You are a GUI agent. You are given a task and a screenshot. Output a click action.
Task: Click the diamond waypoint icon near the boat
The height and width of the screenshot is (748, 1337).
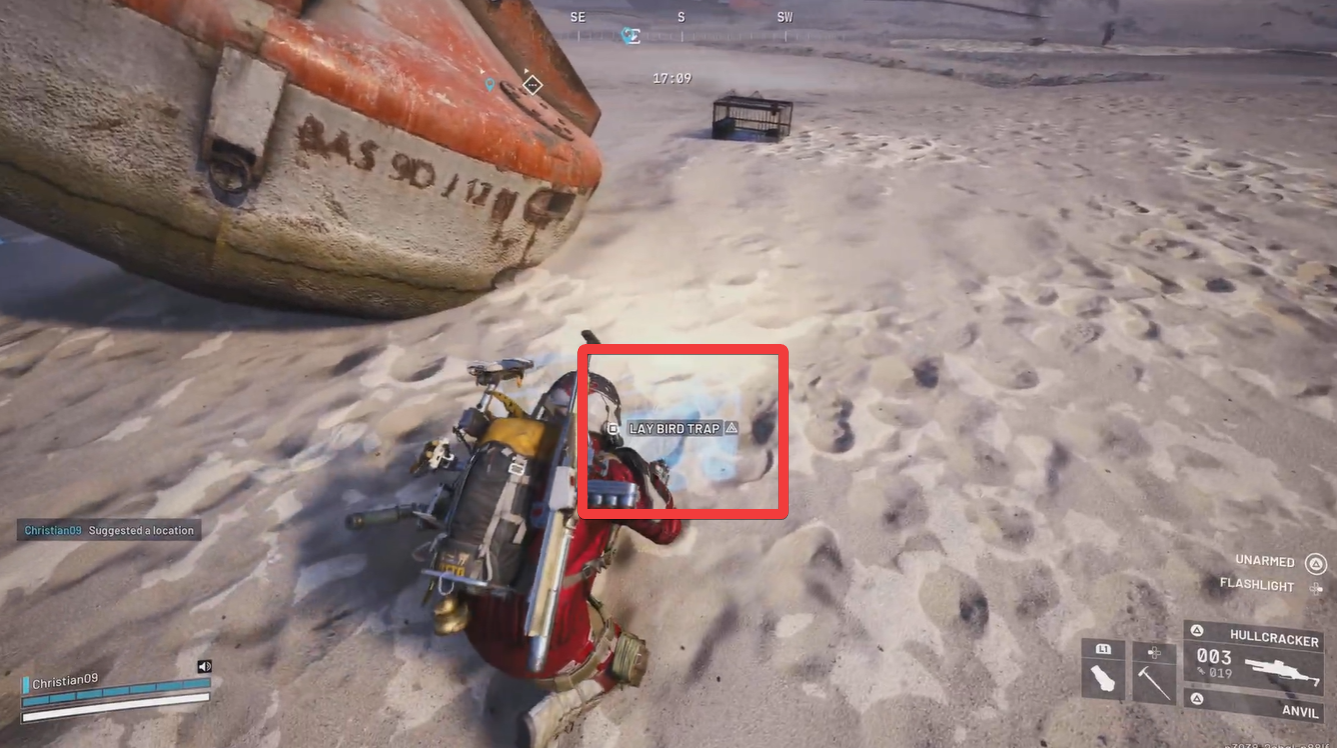click(x=531, y=85)
